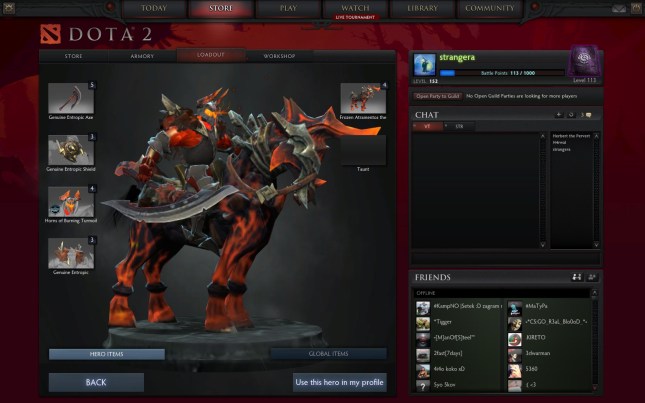Use this hero in my profile

pyautogui.click(x=339, y=382)
